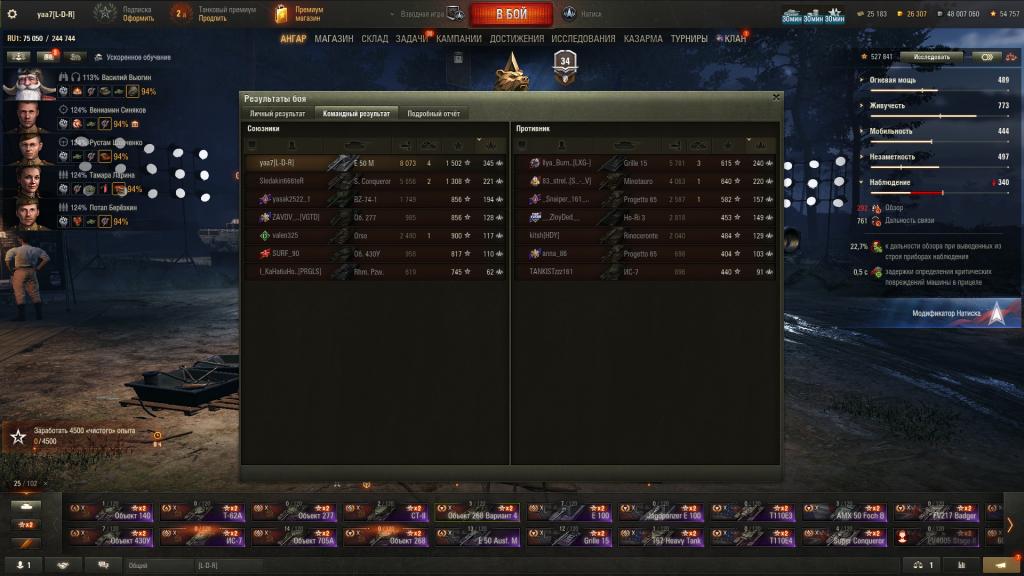
Task: Close the battle results window
Action: pyautogui.click(x=776, y=97)
